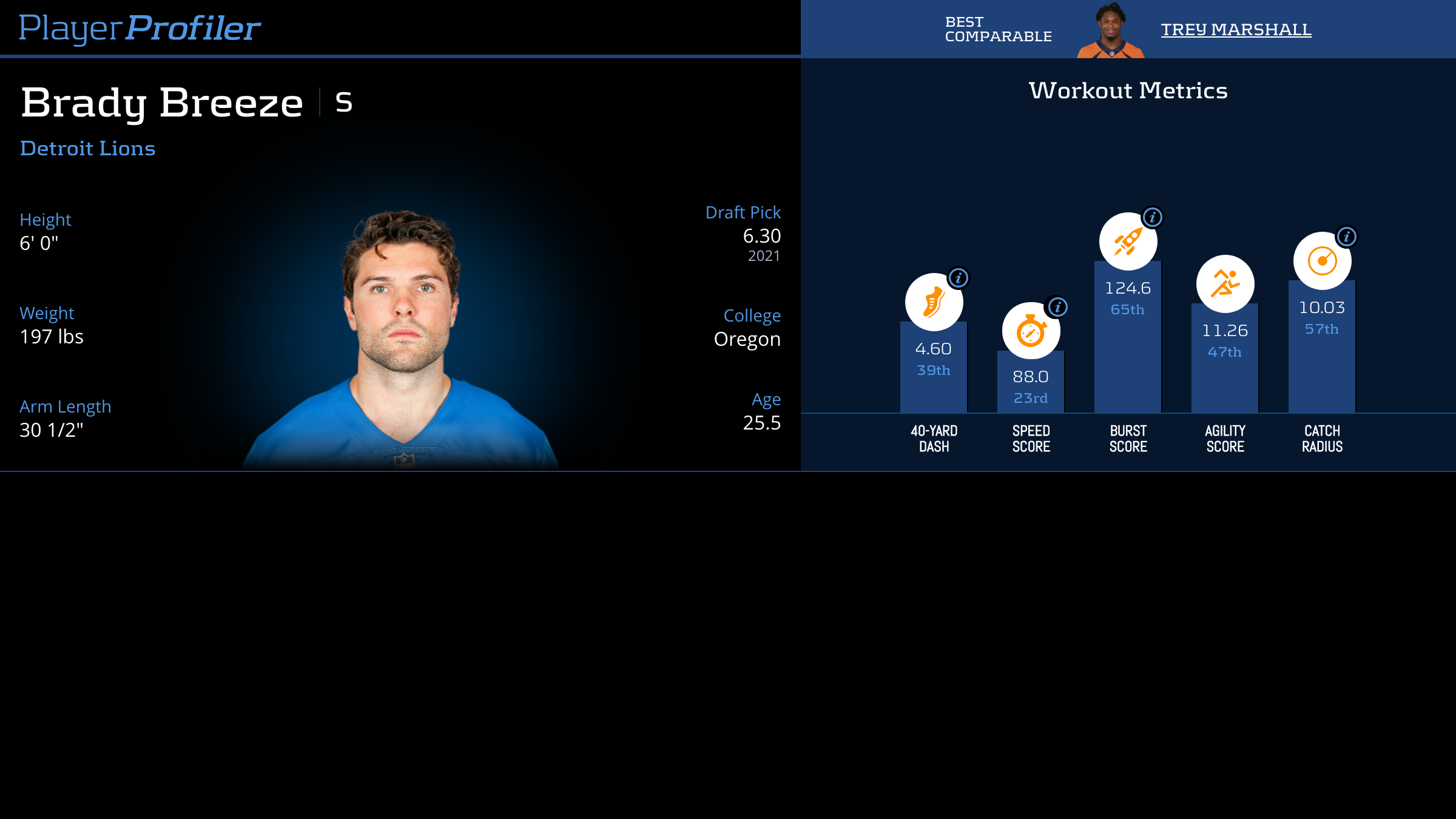Image resolution: width=1456 pixels, height=819 pixels.
Task: Open the PlayerProfiler home logo
Action: pyautogui.click(x=140, y=28)
